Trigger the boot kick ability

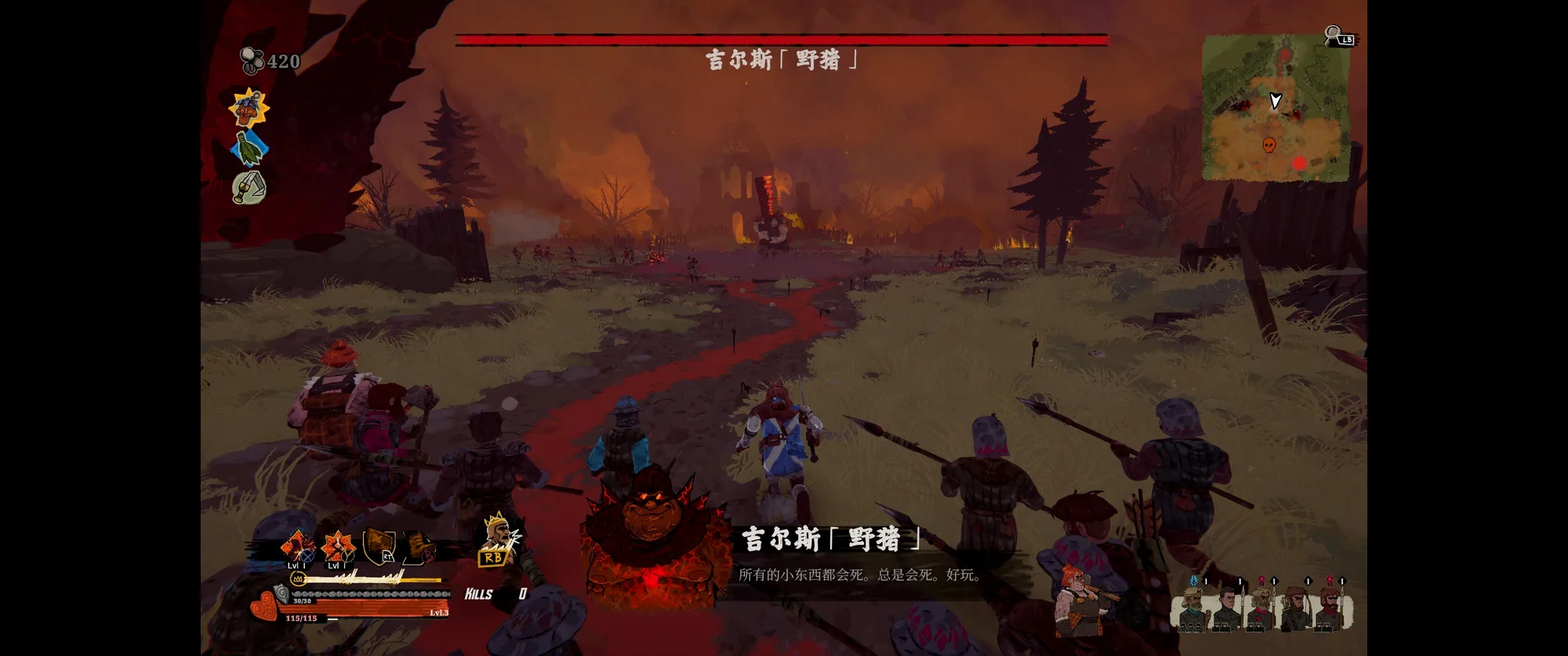[x=419, y=546]
